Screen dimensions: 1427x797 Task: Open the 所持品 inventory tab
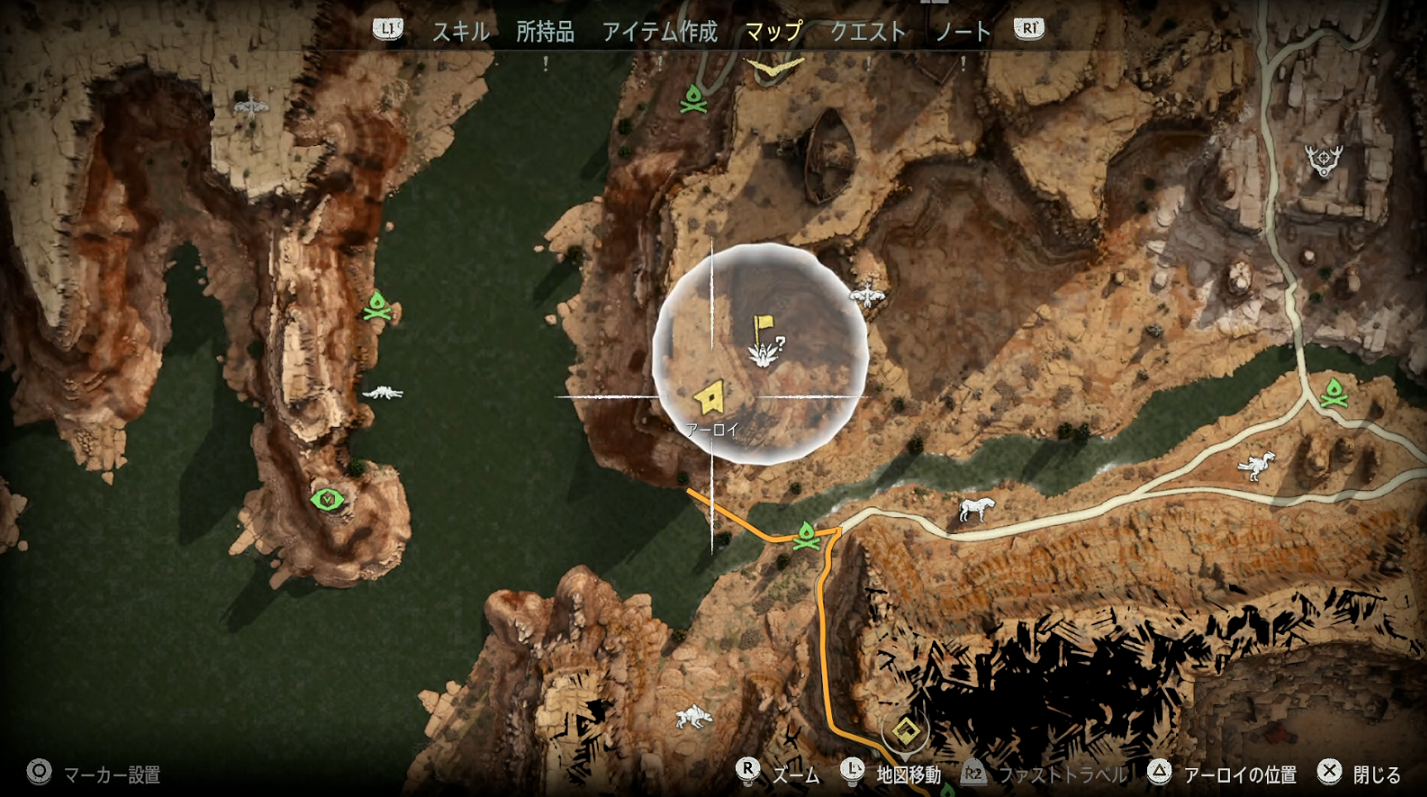(545, 31)
